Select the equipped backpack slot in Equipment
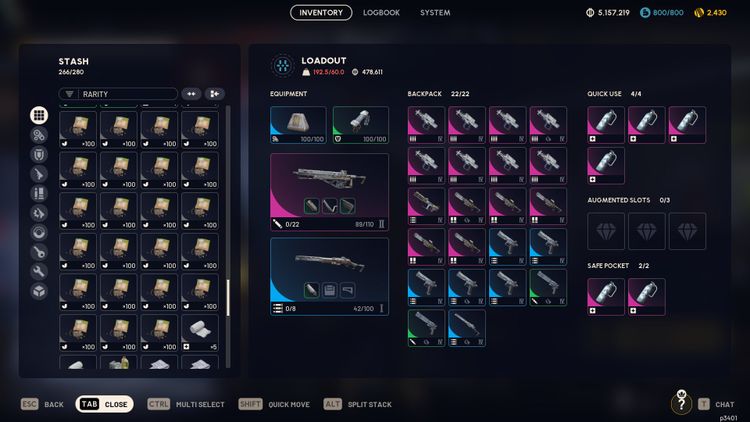The width and height of the screenshot is (750, 422). (x=298, y=125)
